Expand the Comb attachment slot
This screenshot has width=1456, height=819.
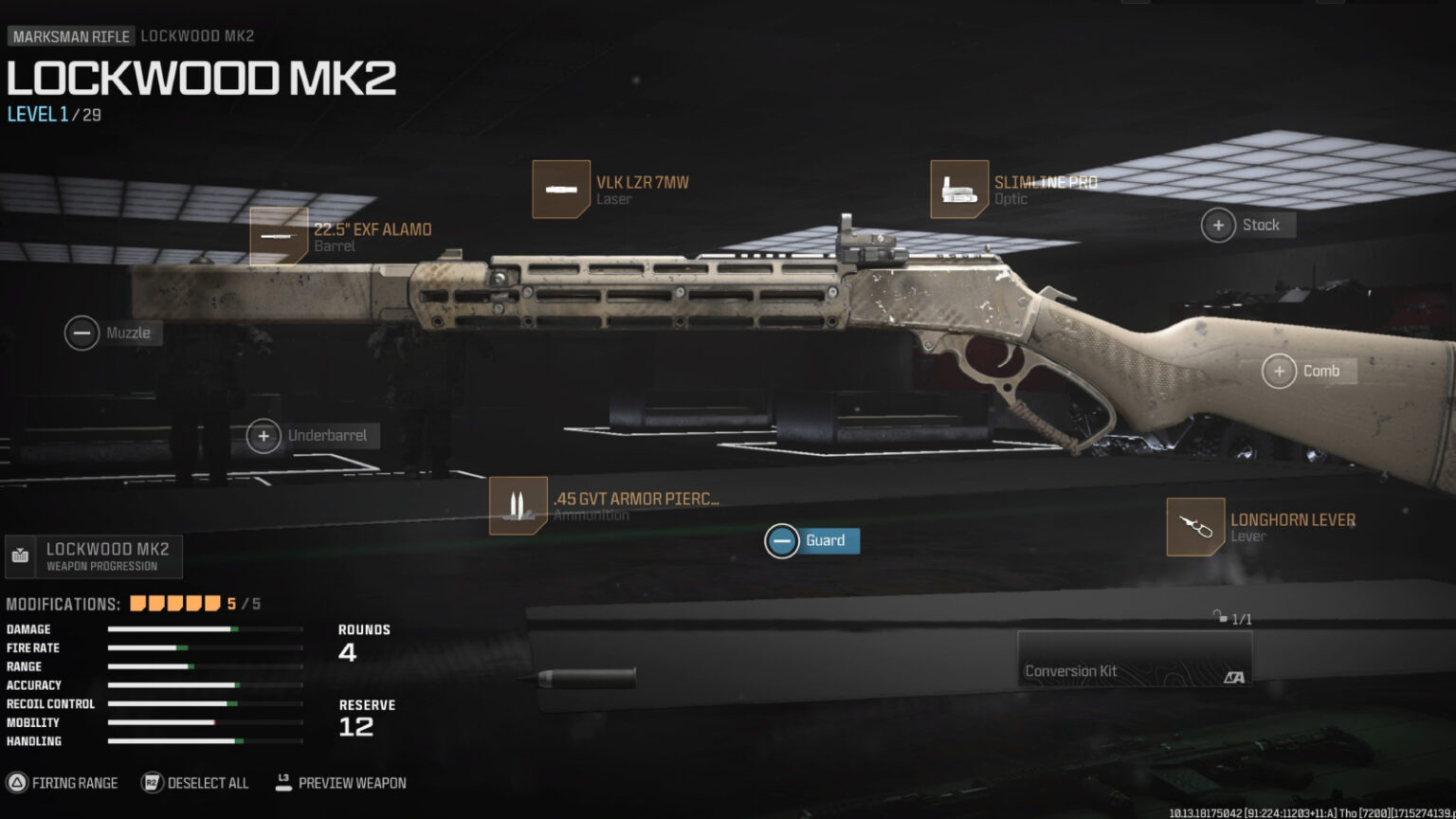tap(1281, 371)
